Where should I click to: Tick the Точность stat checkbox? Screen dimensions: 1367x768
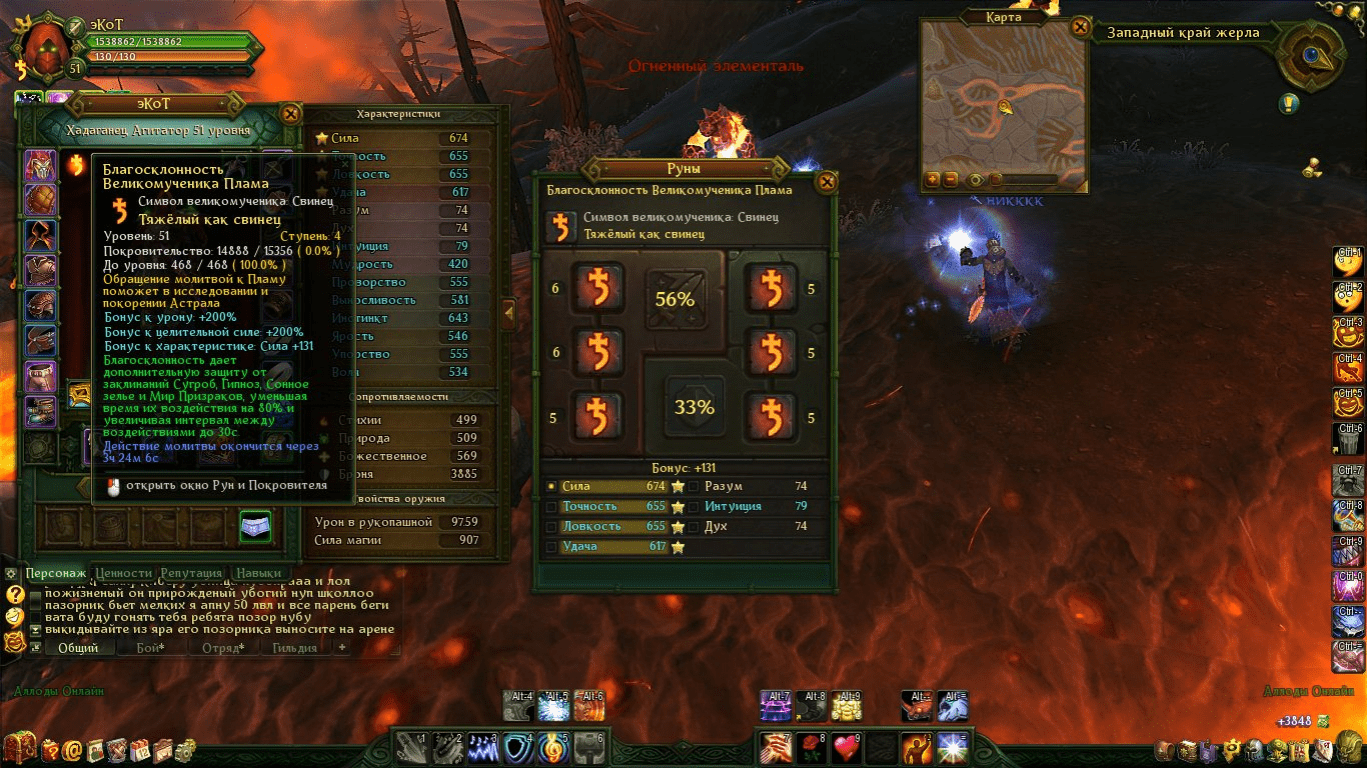(x=552, y=507)
